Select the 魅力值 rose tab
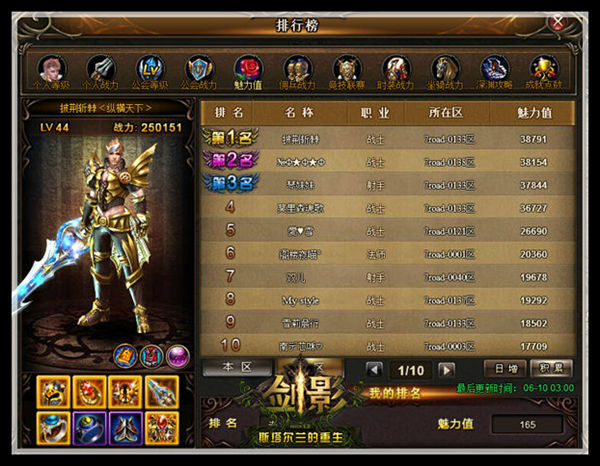 pos(248,70)
